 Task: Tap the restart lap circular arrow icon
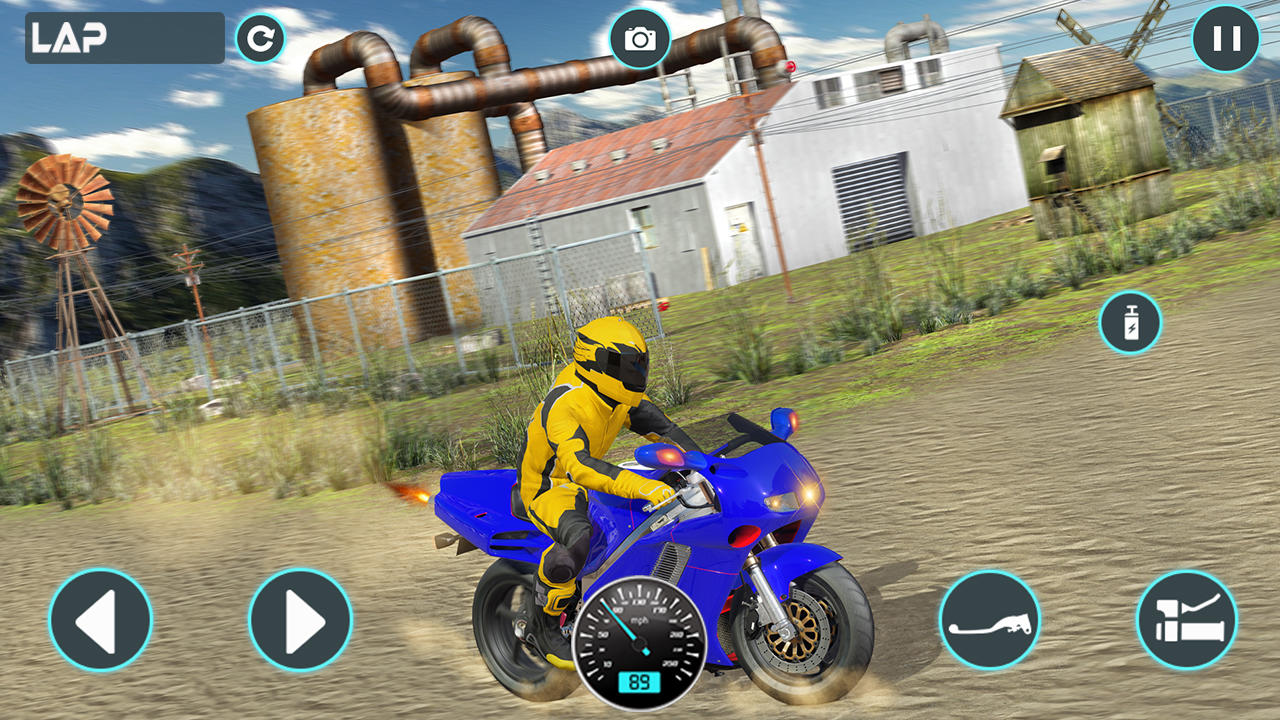pyautogui.click(x=259, y=38)
